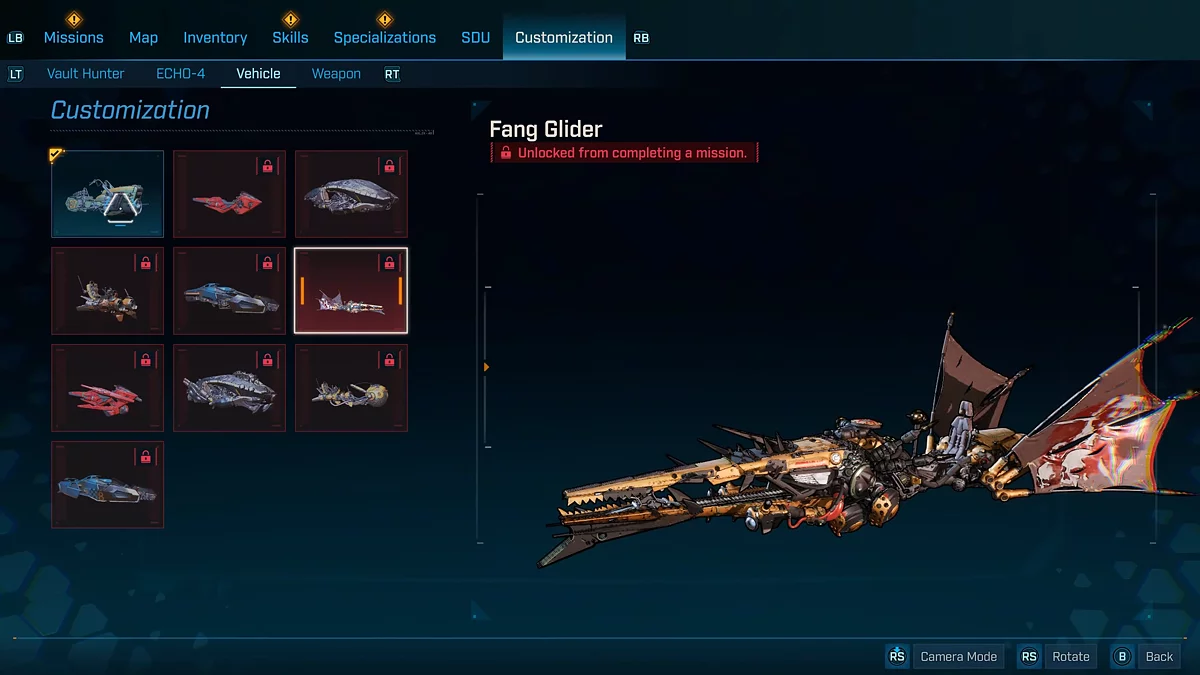Viewport: 1200px width, 675px height.
Task: Open the Specializations tab
Action: [x=384, y=37]
